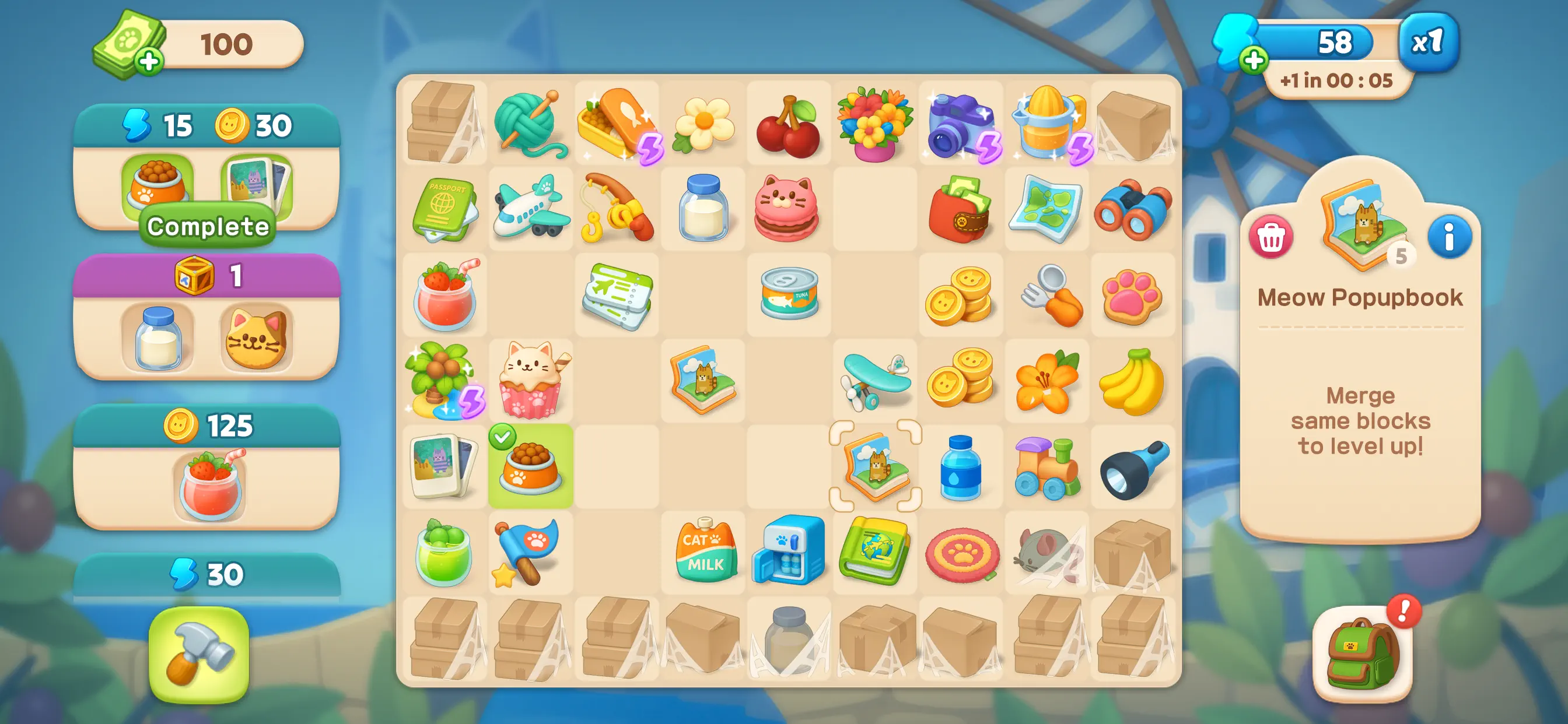Tap the green checkmarked cat food bowl

tap(531, 466)
